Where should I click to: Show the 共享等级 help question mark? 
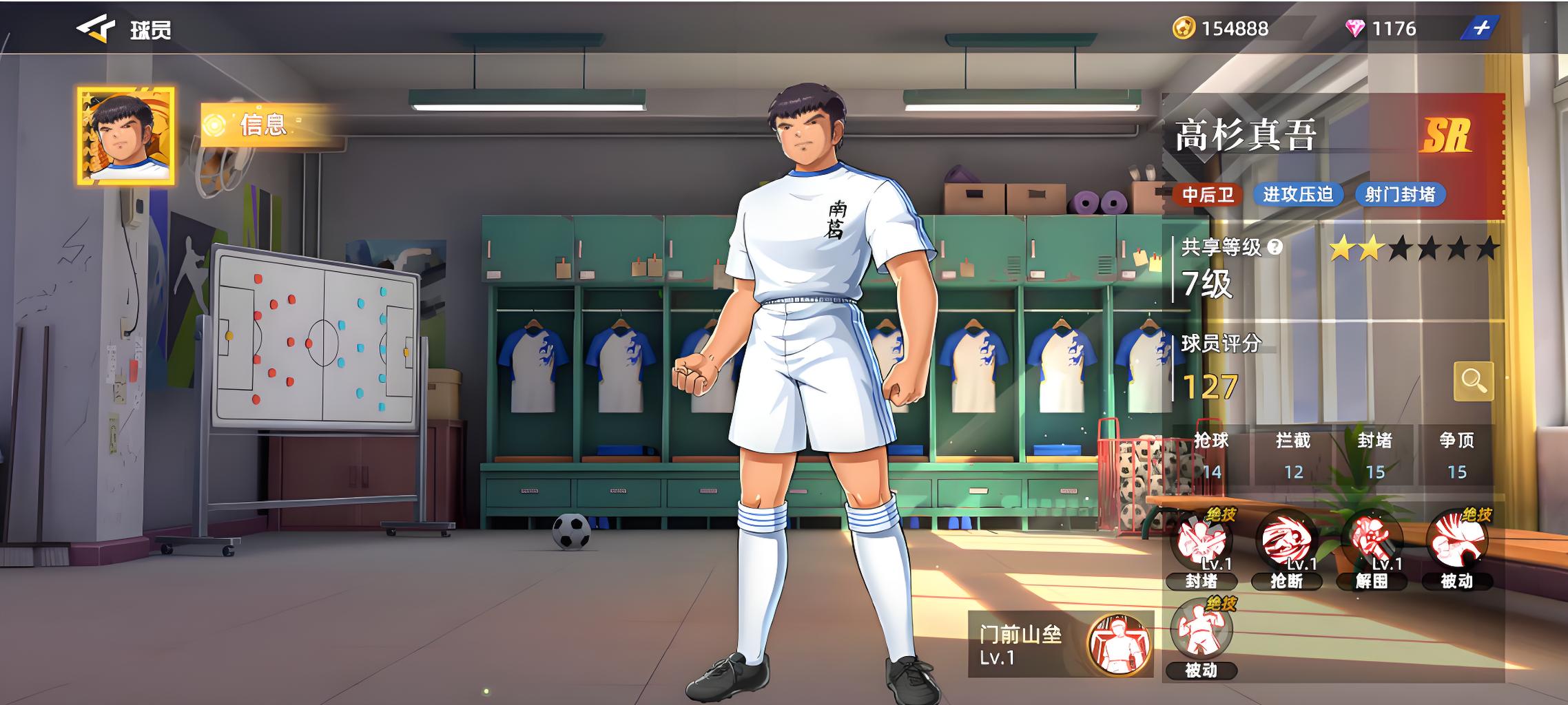pyautogui.click(x=1275, y=247)
